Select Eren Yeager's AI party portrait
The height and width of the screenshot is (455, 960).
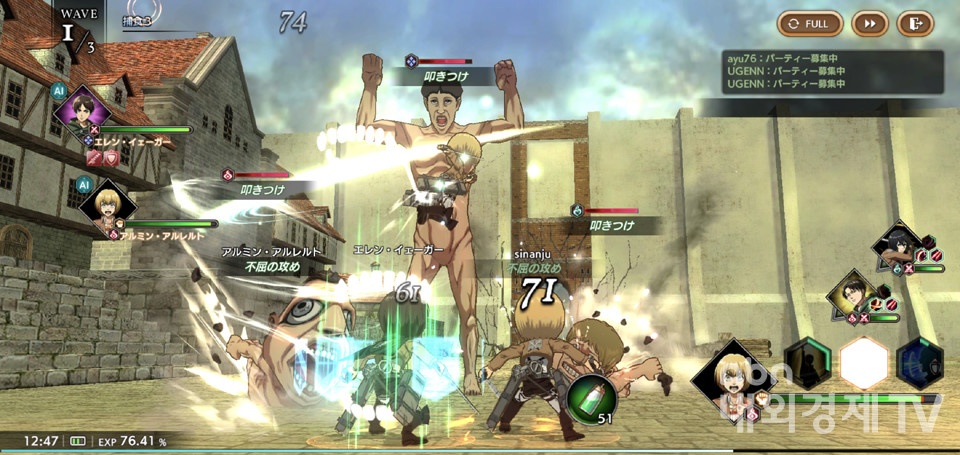pyautogui.click(x=78, y=108)
